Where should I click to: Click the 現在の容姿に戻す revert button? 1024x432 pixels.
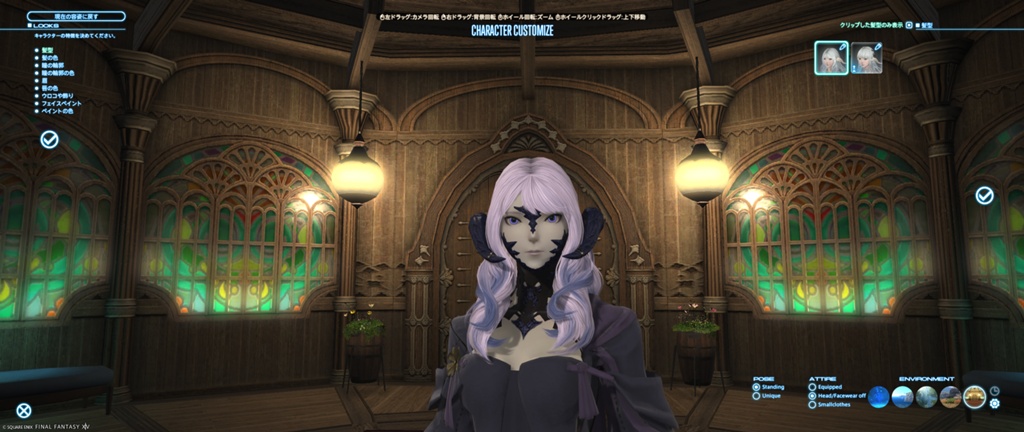pos(76,16)
